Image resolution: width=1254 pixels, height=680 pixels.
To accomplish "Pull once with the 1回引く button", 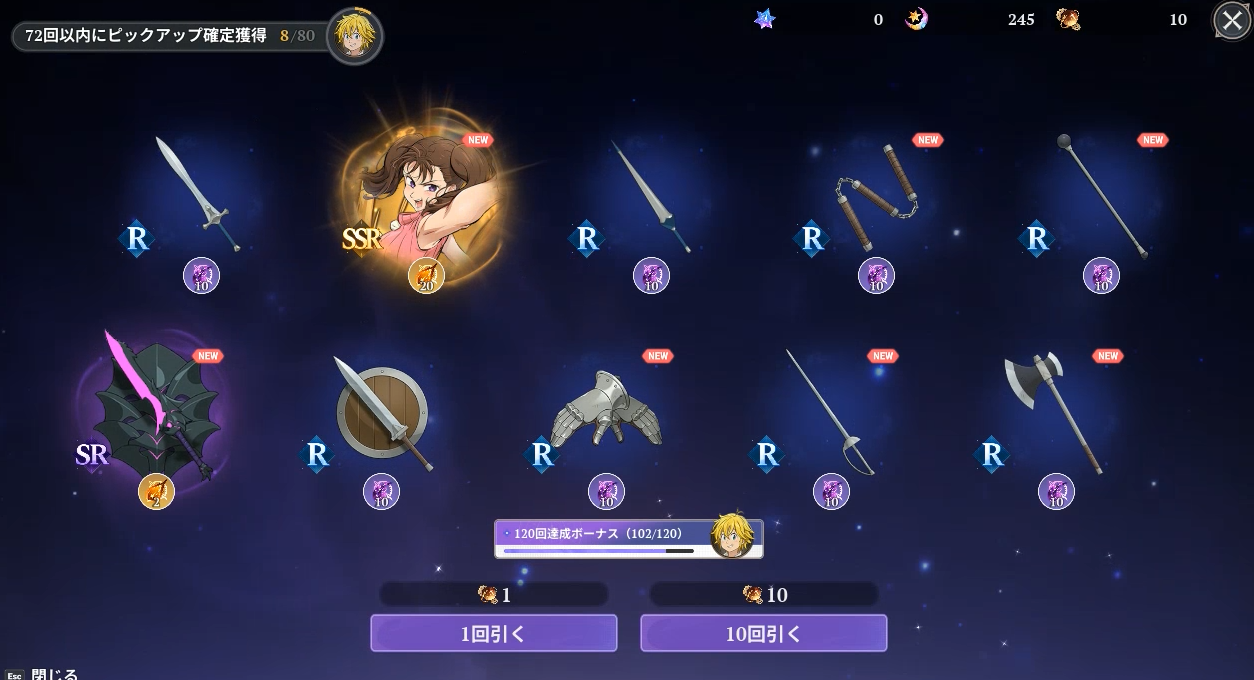I will coord(493,633).
